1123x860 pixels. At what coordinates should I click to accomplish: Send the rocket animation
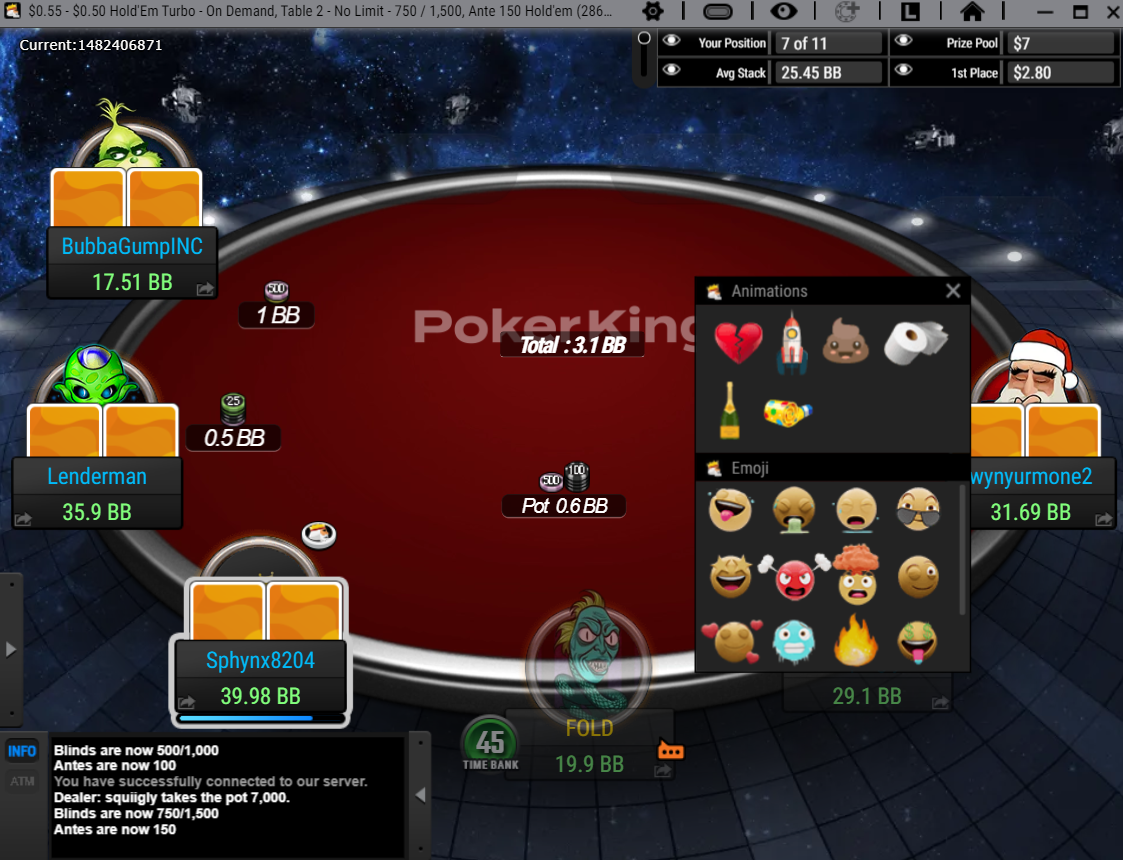[792, 342]
